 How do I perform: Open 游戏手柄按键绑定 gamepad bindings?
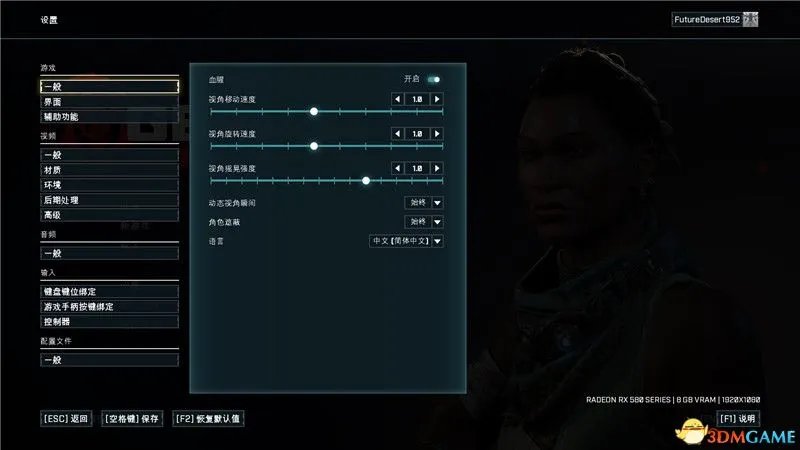click(108, 306)
